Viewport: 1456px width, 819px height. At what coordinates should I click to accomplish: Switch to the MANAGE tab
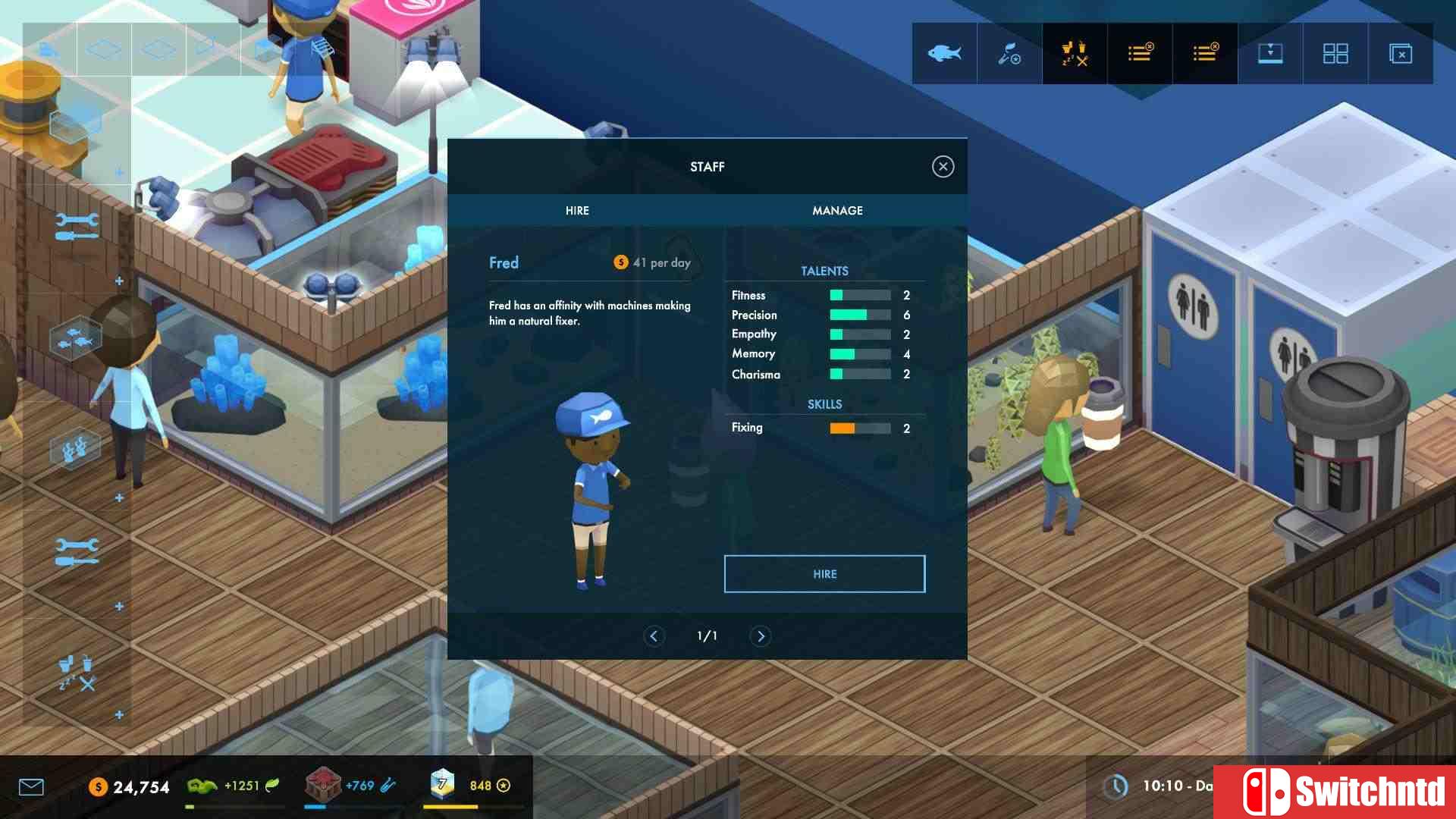pyautogui.click(x=837, y=210)
